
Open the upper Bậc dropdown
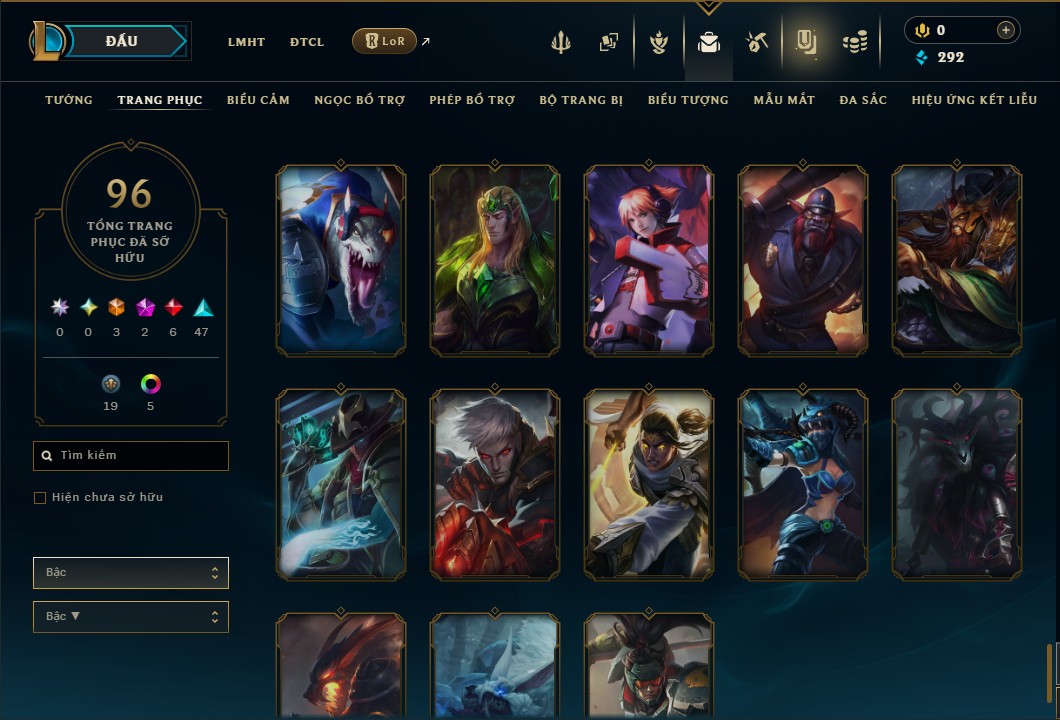[x=131, y=573]
